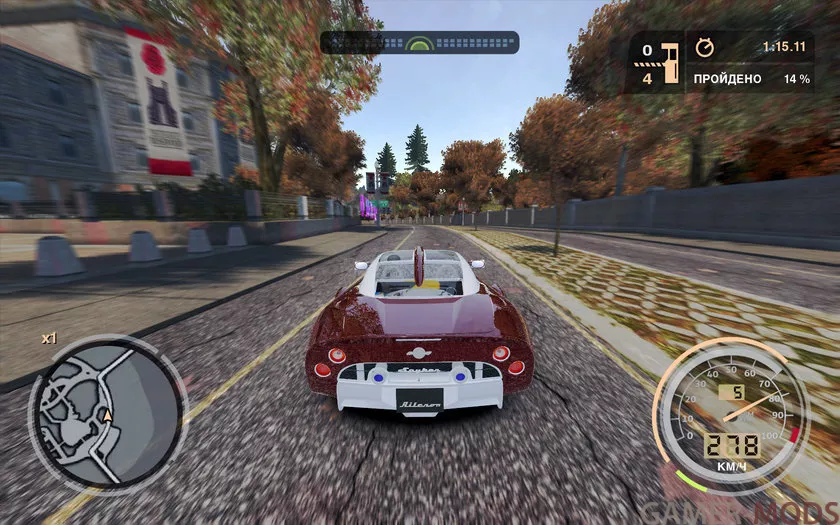This screenshot has width=840, height=525.
Task: Click the police radar detector gauge
Action: [x=419, y=43]
